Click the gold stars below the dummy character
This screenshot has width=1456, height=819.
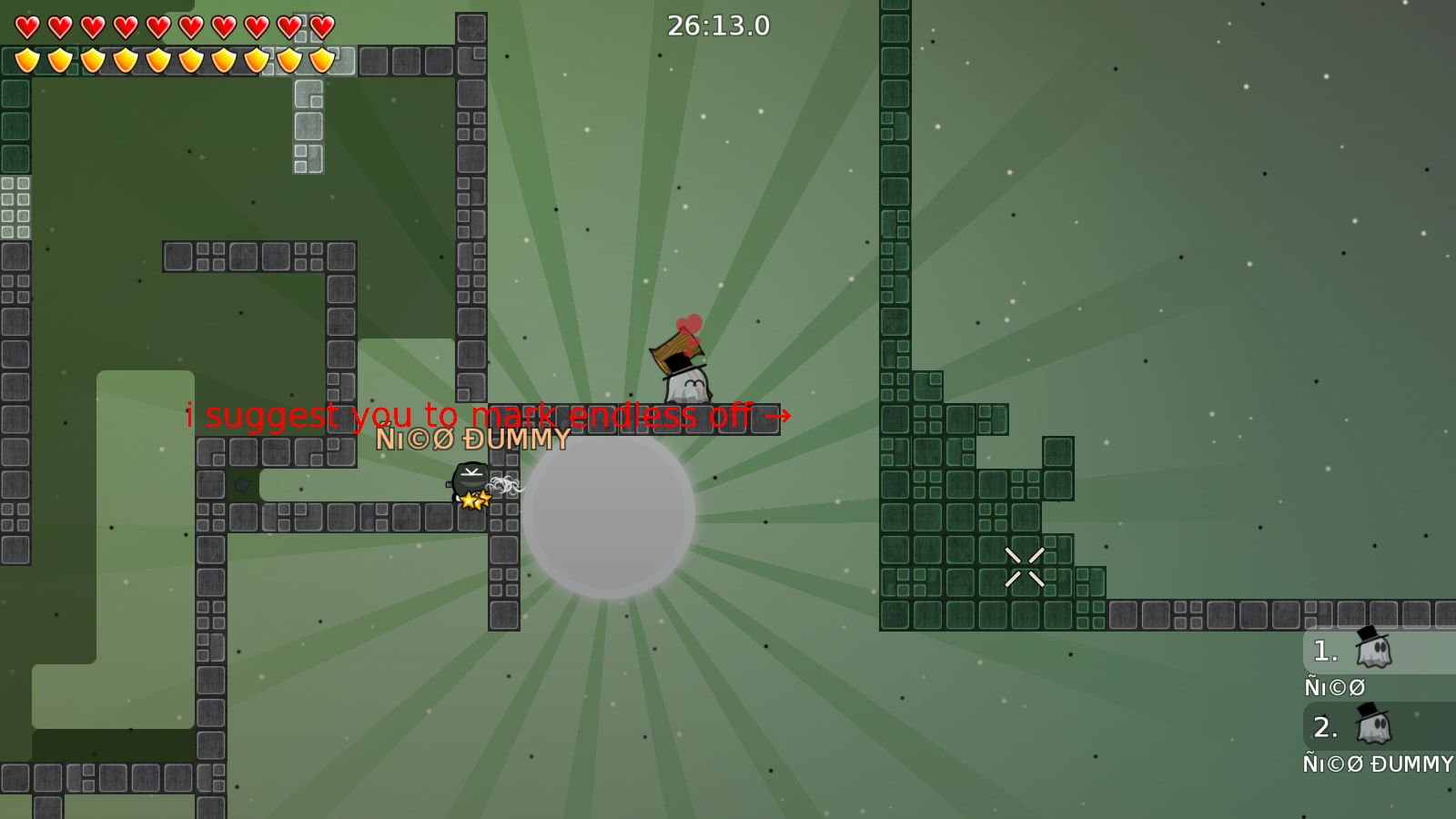[x=473, y=500]
